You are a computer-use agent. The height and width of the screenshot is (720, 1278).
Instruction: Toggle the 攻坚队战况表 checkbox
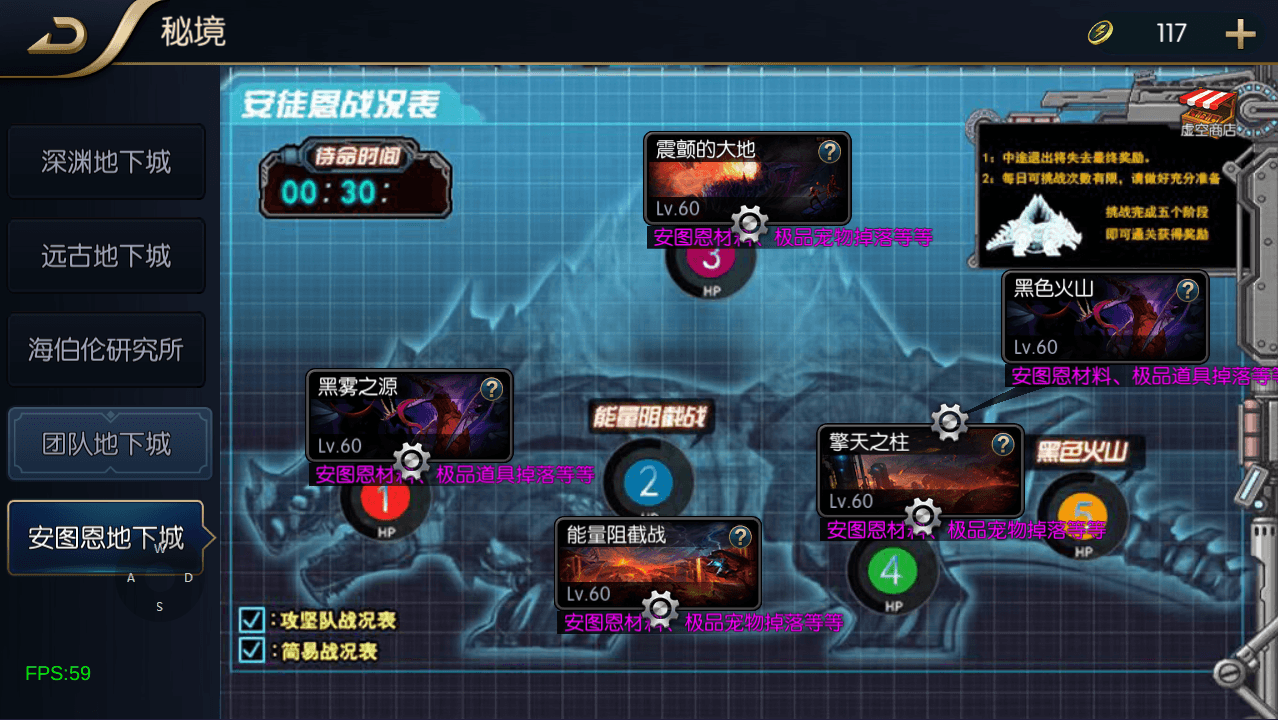[x=251, y=620]
